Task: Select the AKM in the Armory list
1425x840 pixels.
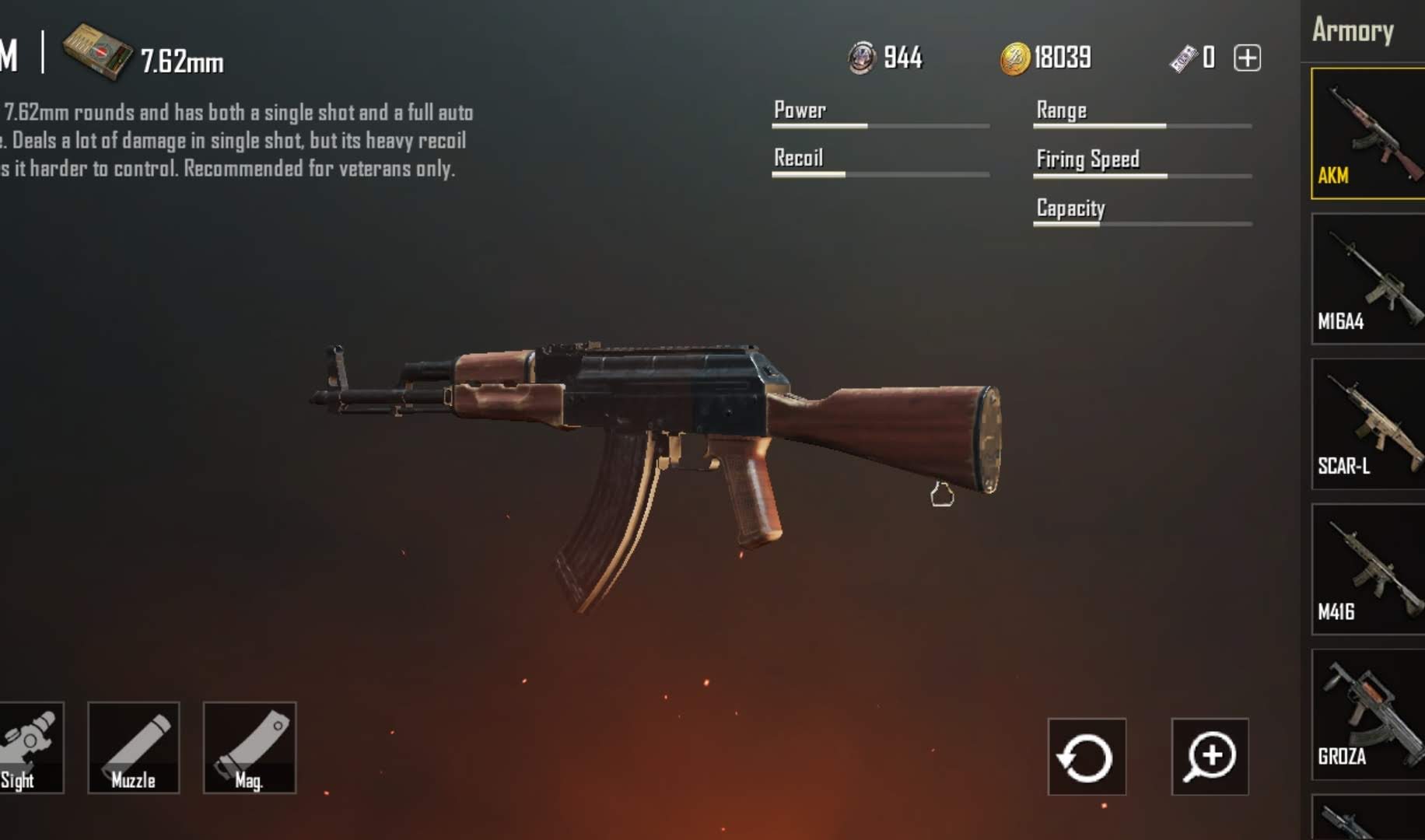Action: (x=1367, y=133)
